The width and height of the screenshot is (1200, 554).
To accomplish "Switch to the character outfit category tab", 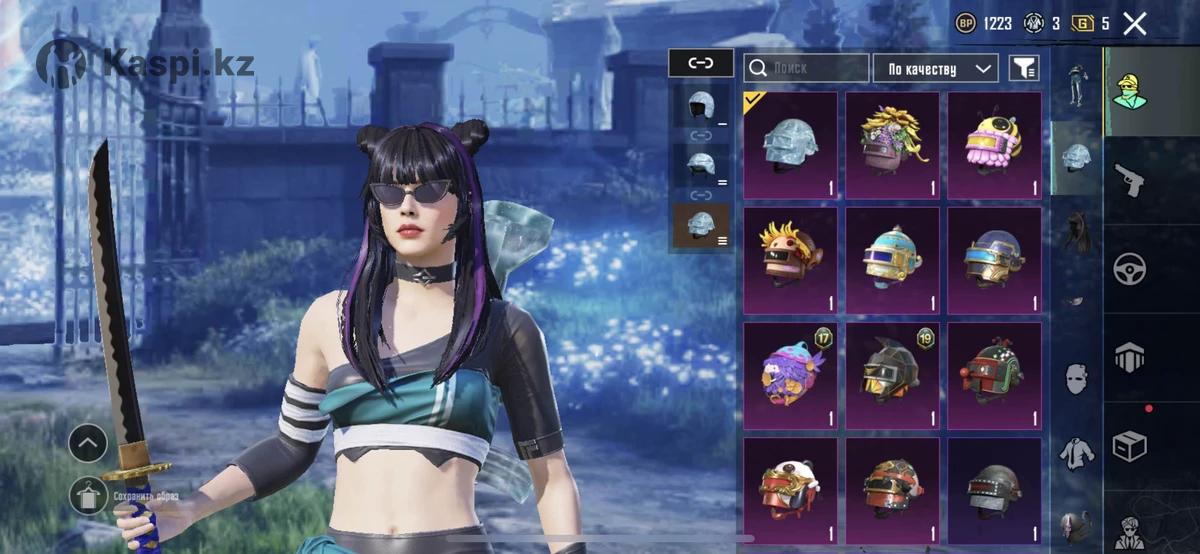I will (1130, 92).
